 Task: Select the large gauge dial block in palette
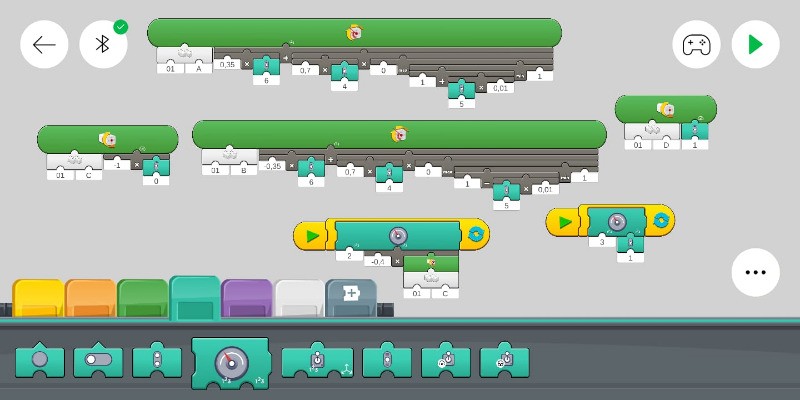(230, 361)
